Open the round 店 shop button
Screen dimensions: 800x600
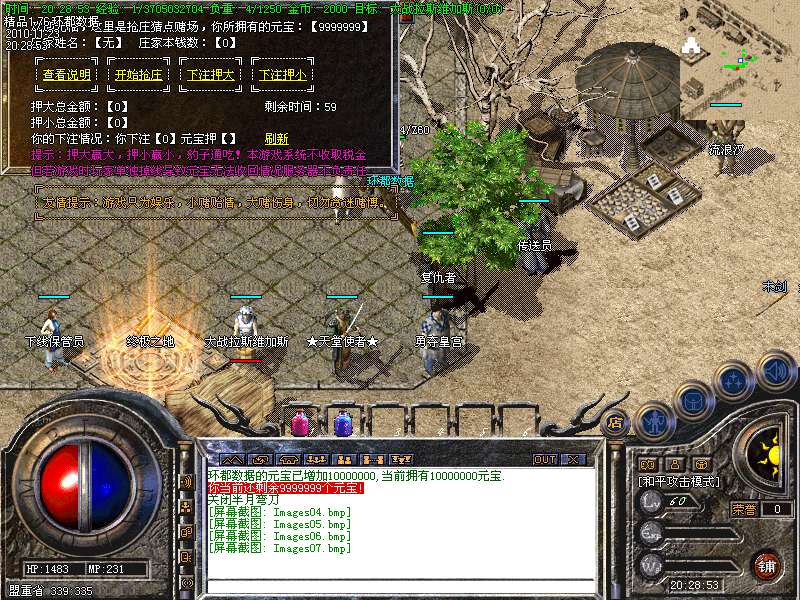point(616,422)
